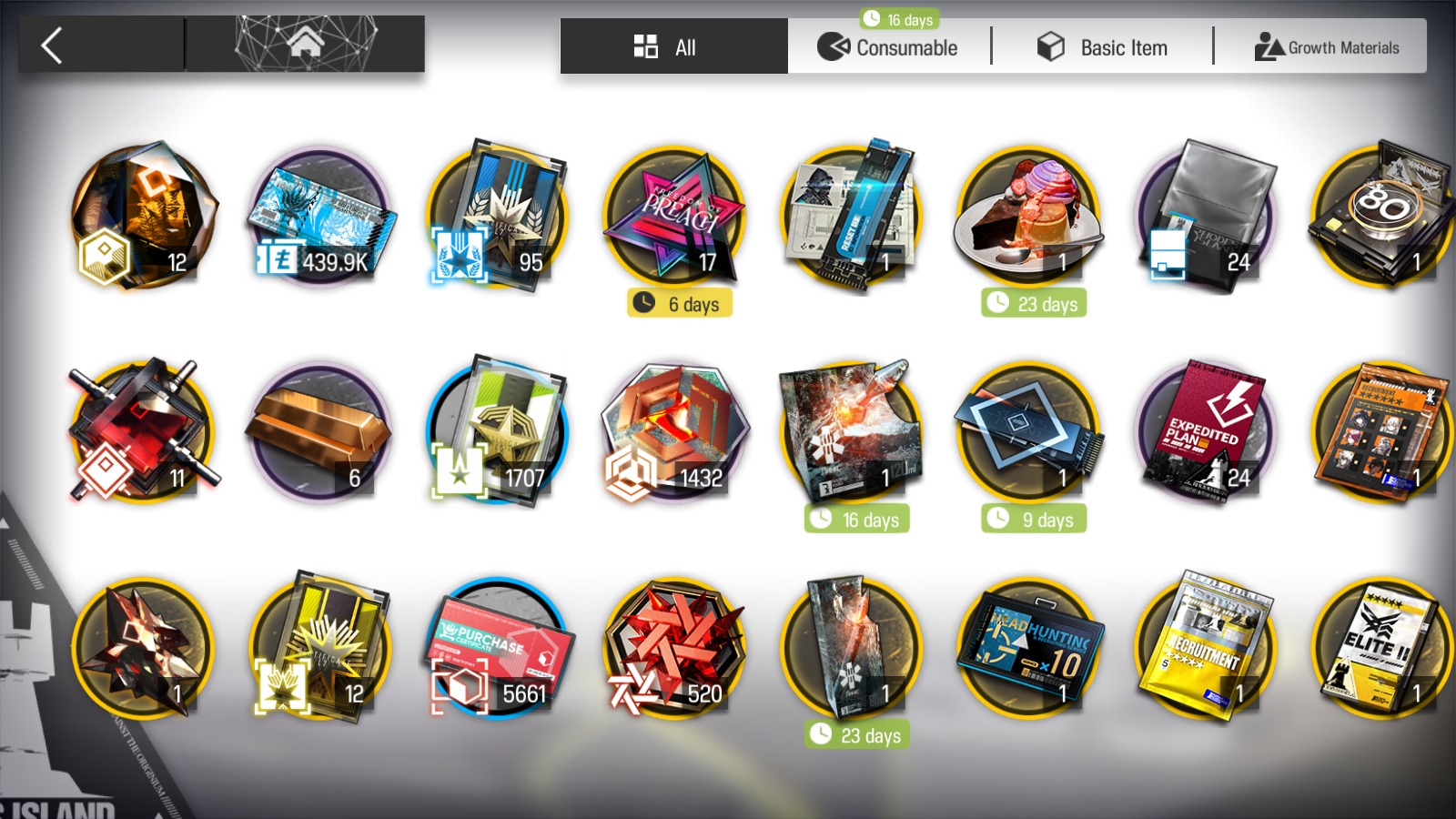The height and width of the screenshot is (819, 1456).
Task: Select the Originite Prime item showing 12
Action: coord(144,216)
